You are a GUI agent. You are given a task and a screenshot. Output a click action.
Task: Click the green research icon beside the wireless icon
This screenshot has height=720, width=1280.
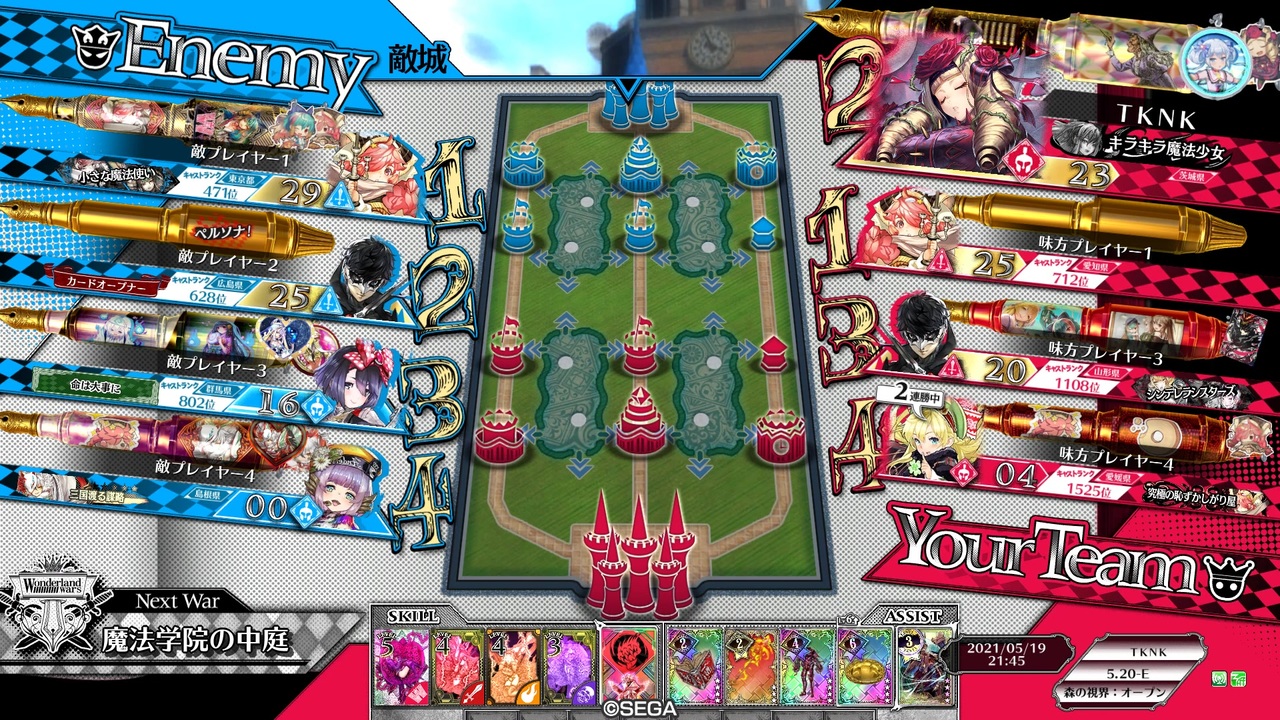(1238, 679)
